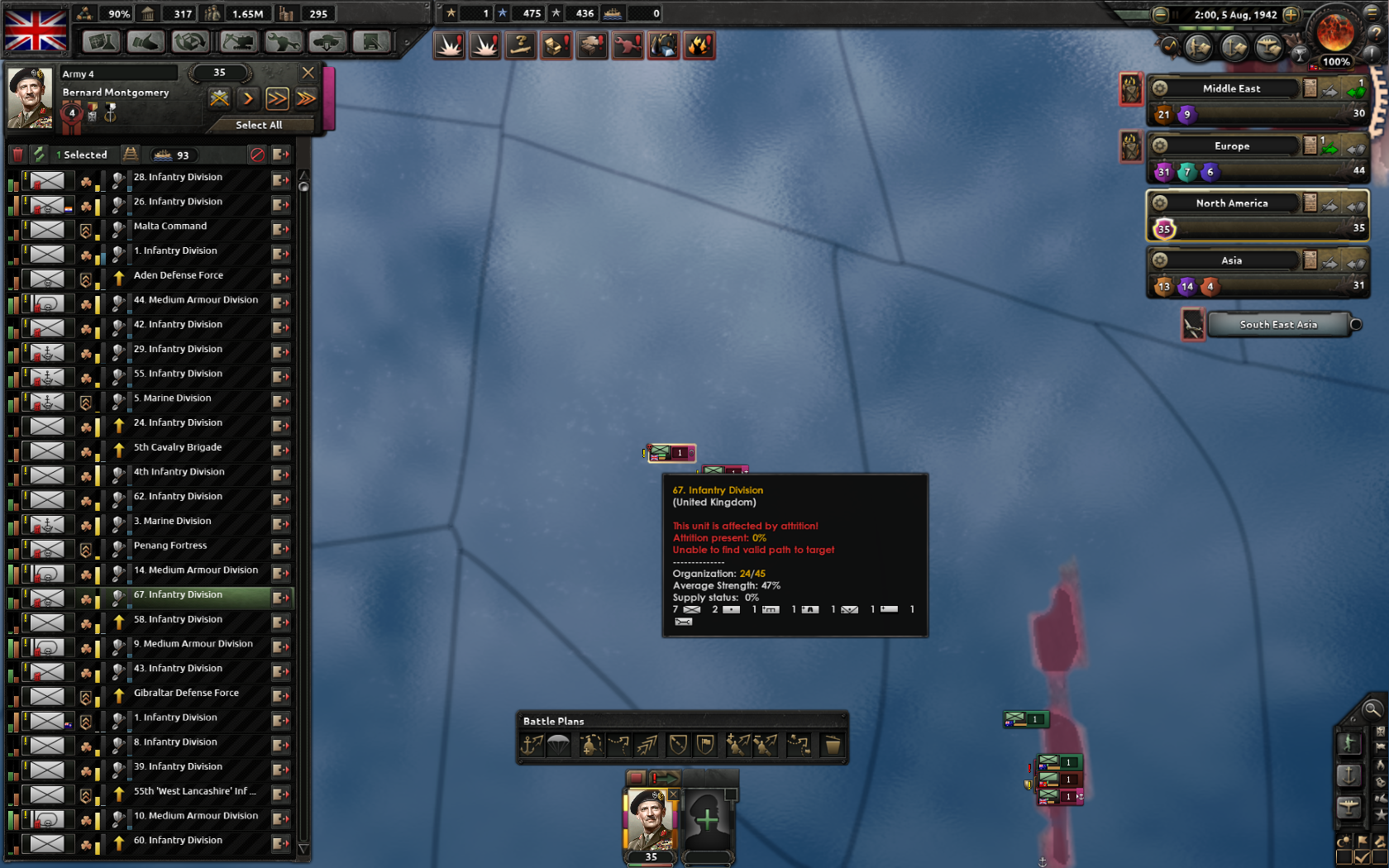Switch to the Europe theatre entry
Viewport: 1389px width, 868px height.
1232,145
